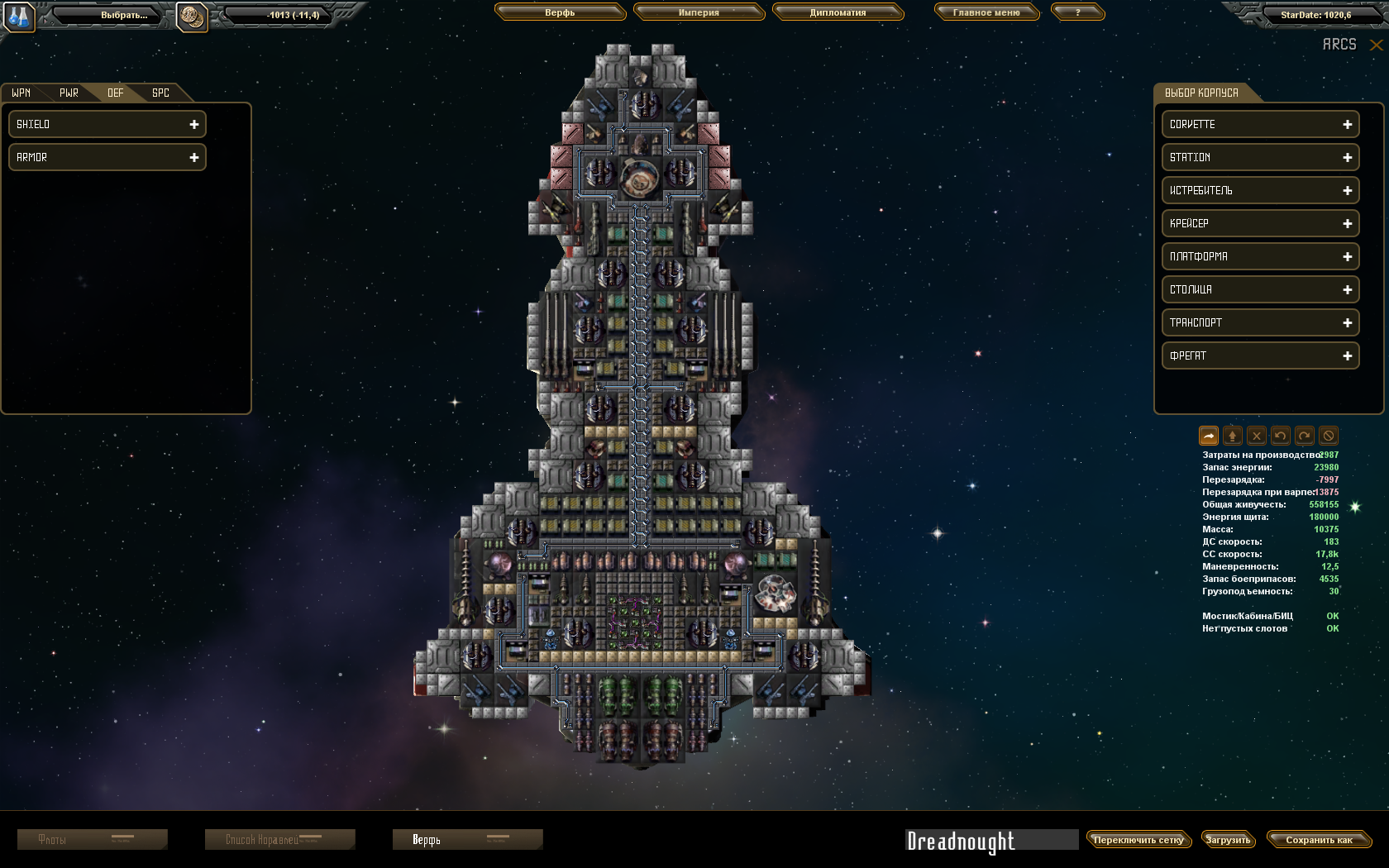Click Сохранить как to save design
This screenshot has width=1389, height=868.
point(1319,840)
